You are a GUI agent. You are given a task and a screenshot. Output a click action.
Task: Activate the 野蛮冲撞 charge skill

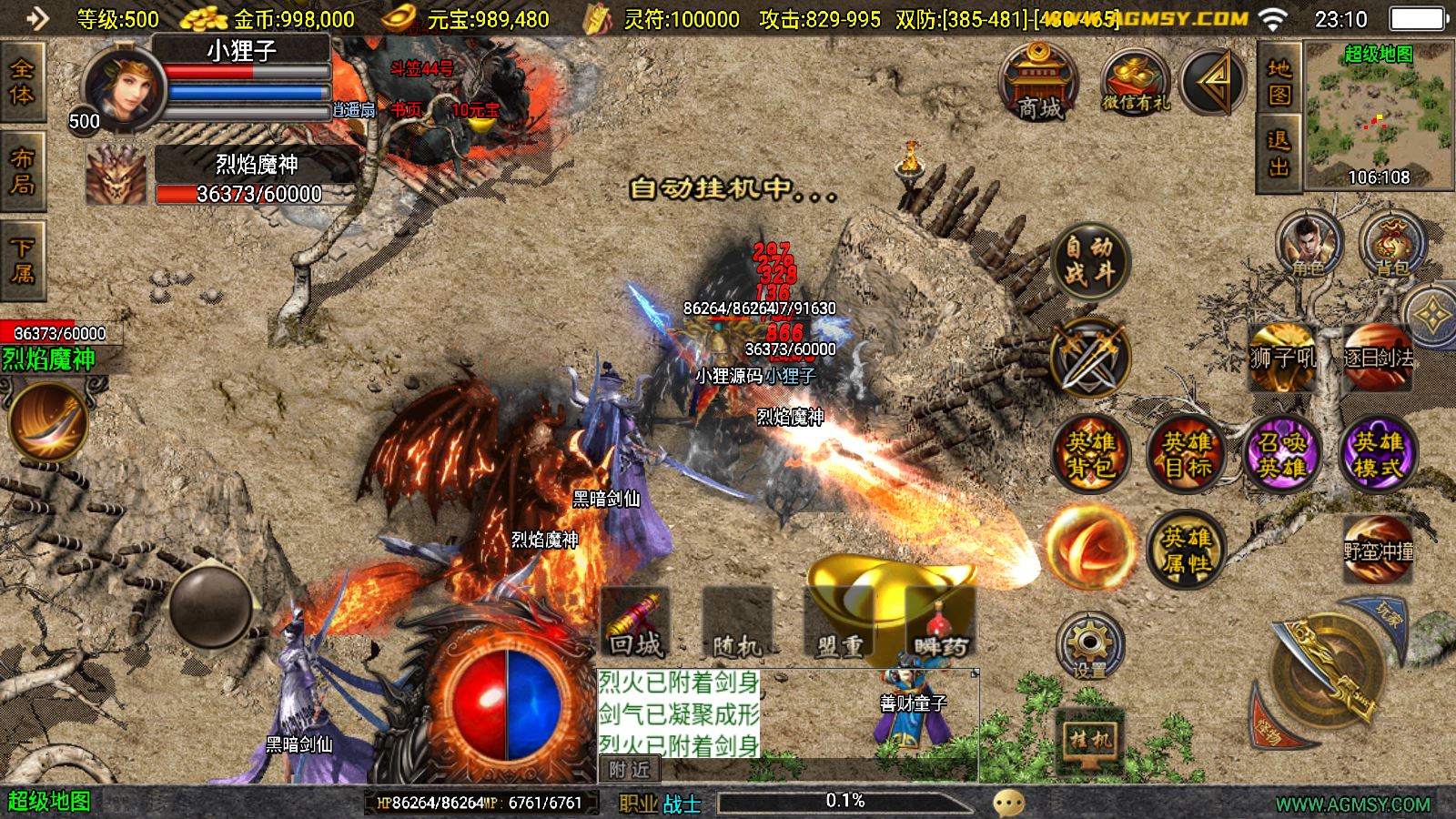(1378, 550)
